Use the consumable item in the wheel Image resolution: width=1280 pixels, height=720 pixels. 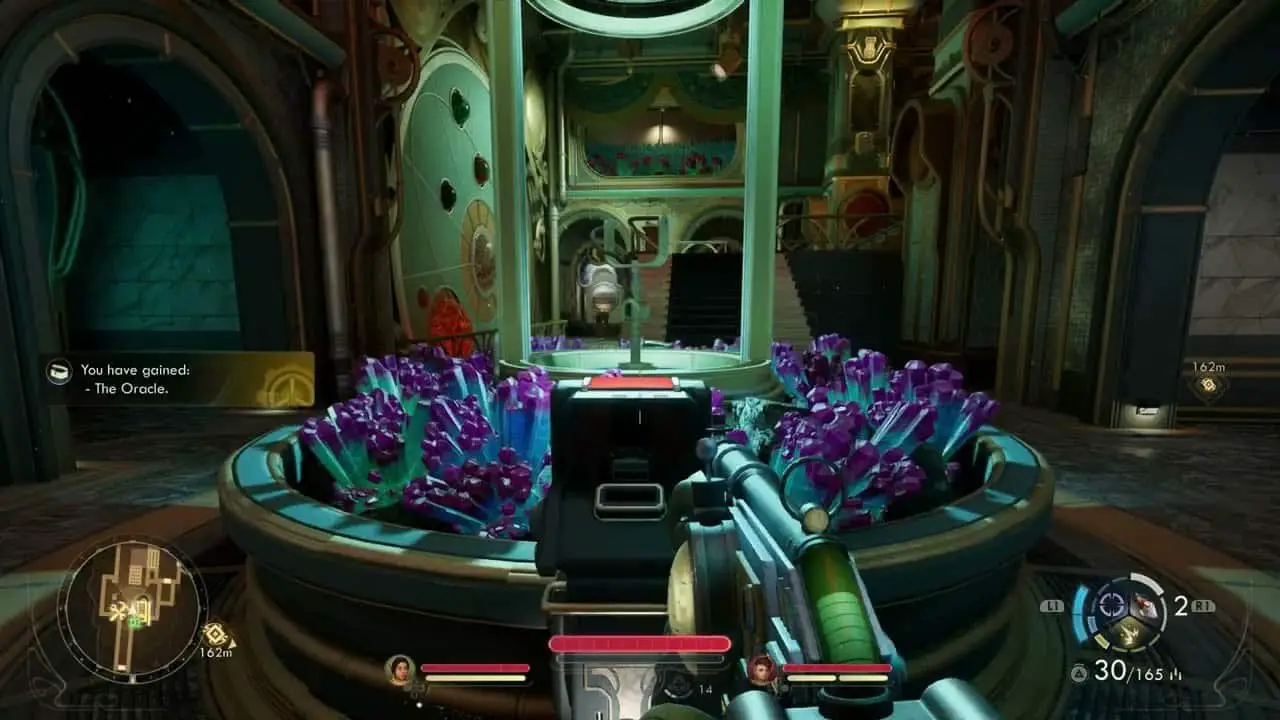1142,606
